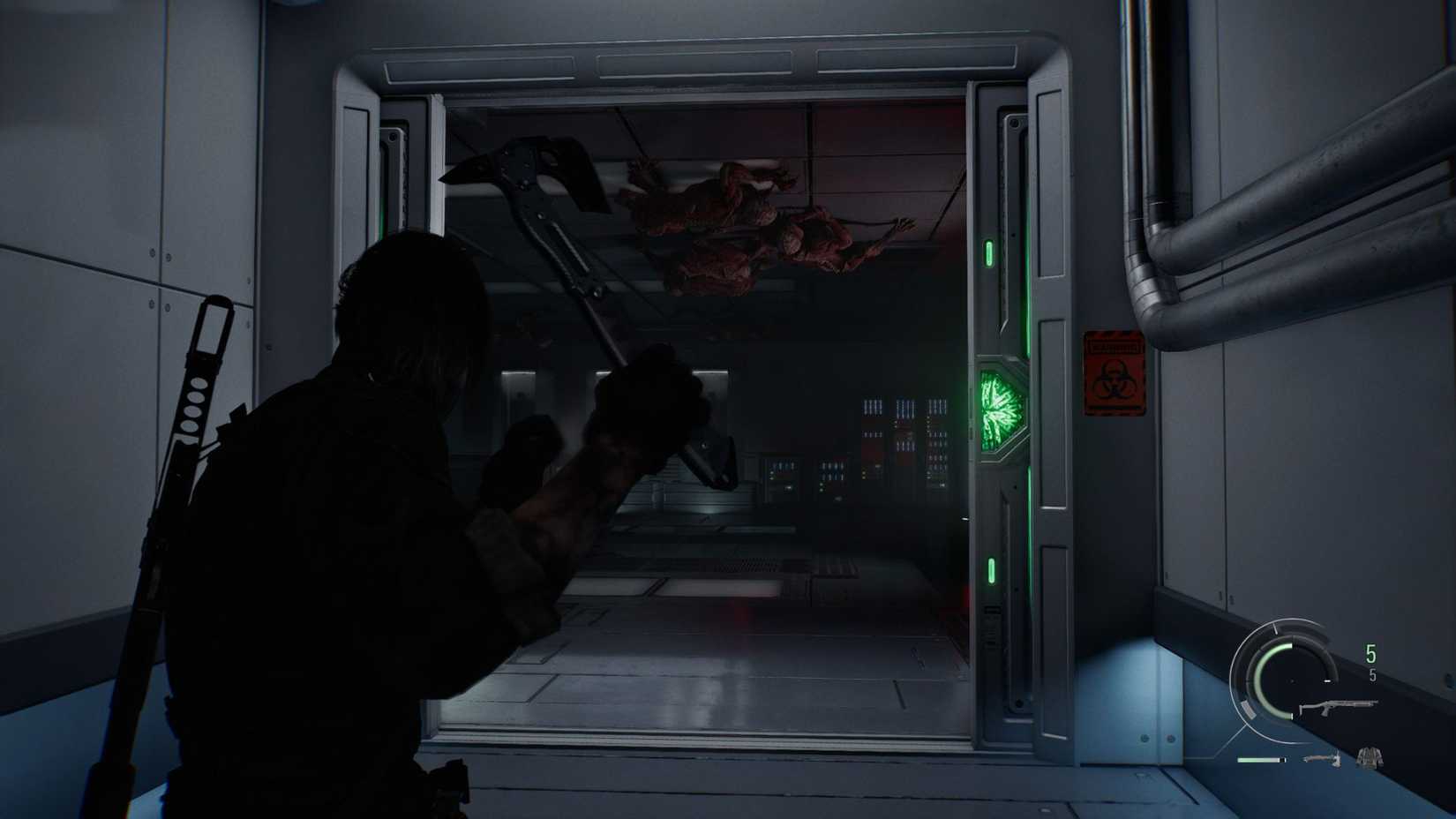This screenshot has height=819, width=1456.
Task: Select the shotgun weapon icon
Action: click(1339, 706)
